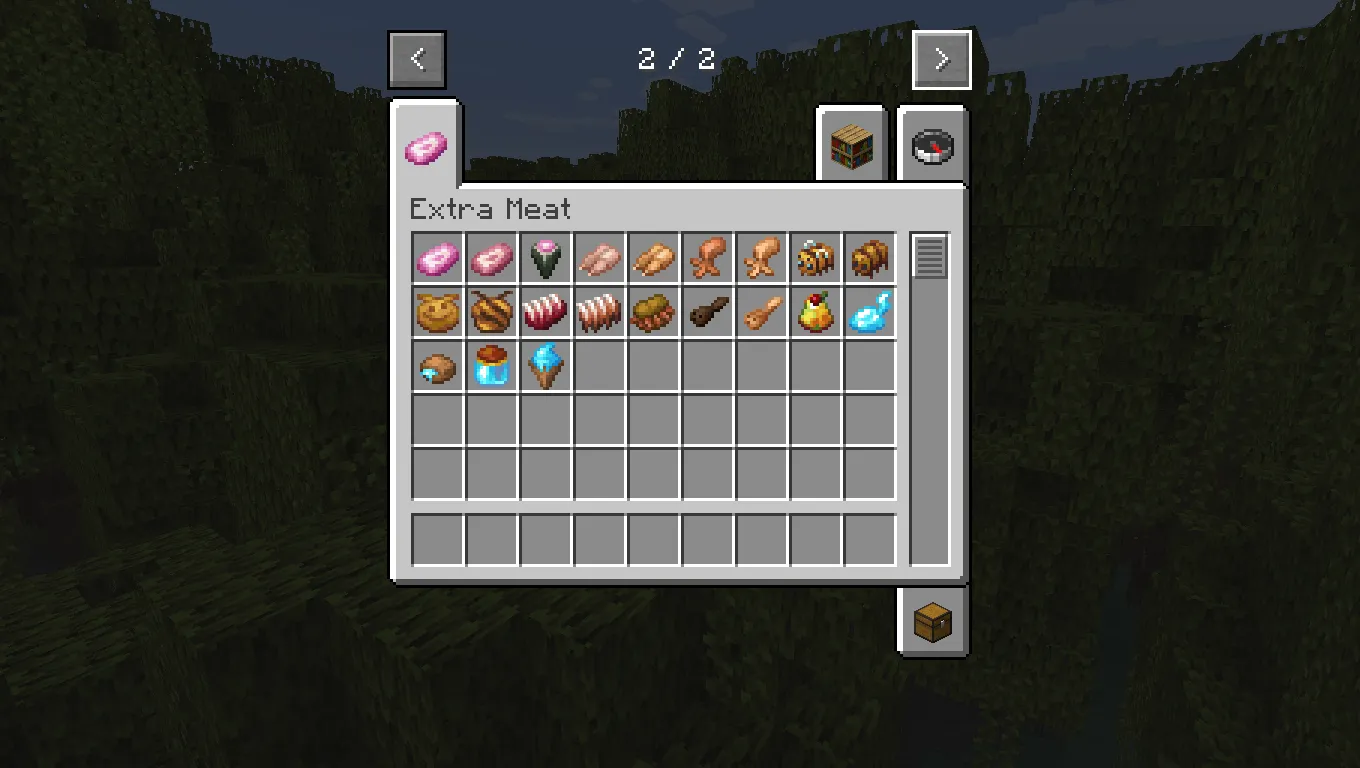The width and height of the screenshot is (1360, 768).
Task: Click the pink tulip meat item
Action: point(545,258)
